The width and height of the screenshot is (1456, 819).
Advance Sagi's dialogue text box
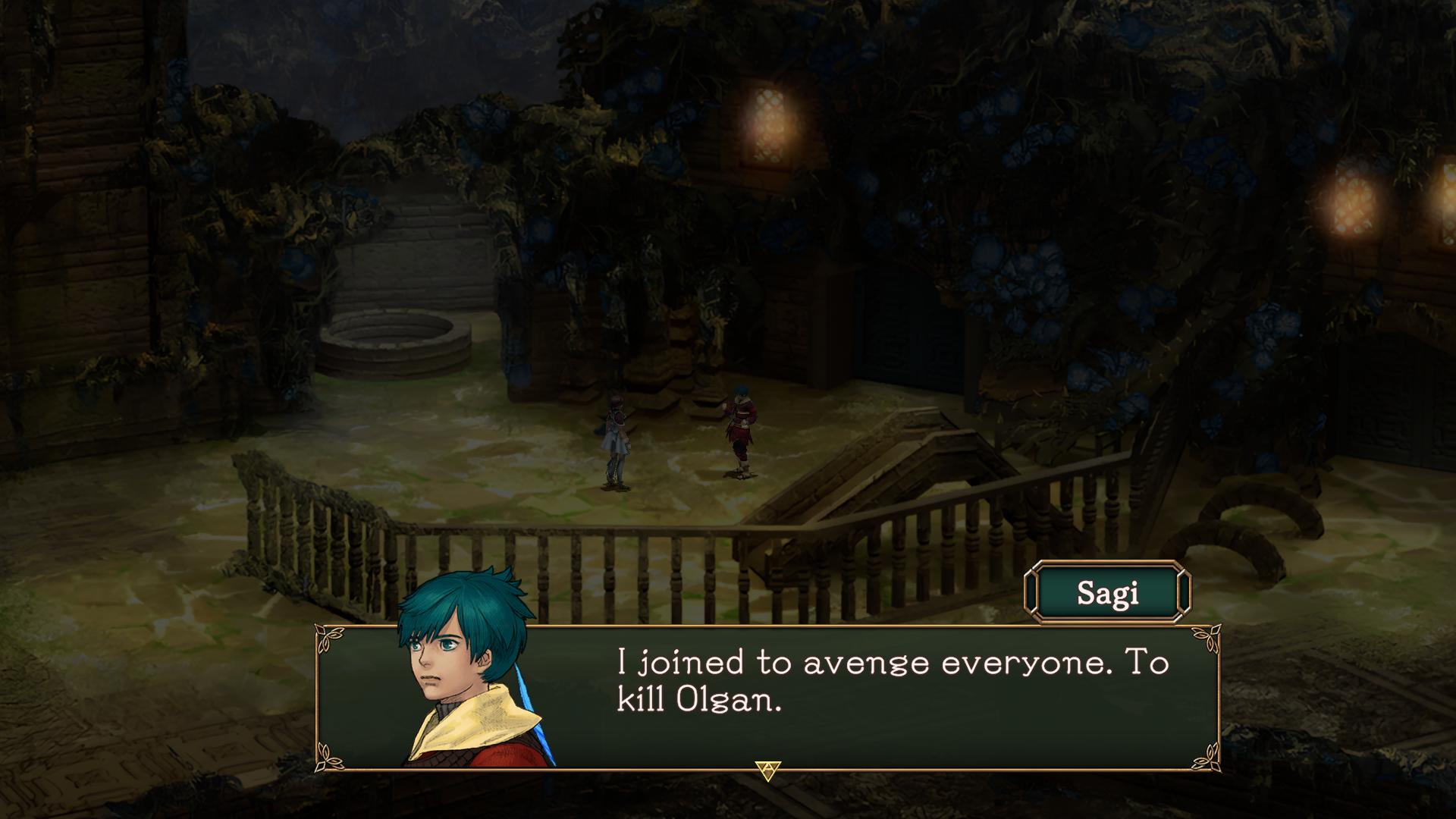(x=768, y=770)
